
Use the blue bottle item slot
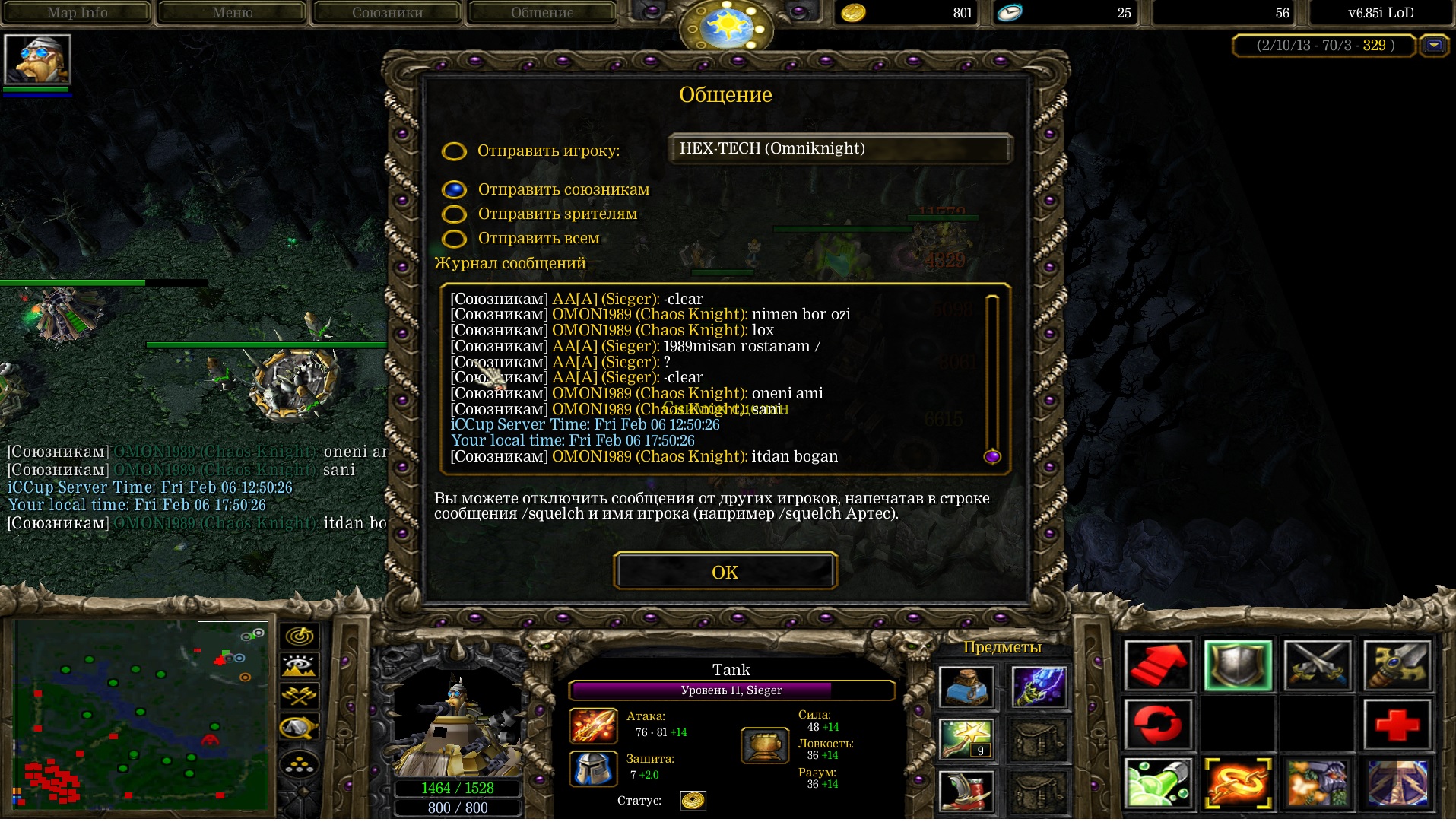pos(965,687)
